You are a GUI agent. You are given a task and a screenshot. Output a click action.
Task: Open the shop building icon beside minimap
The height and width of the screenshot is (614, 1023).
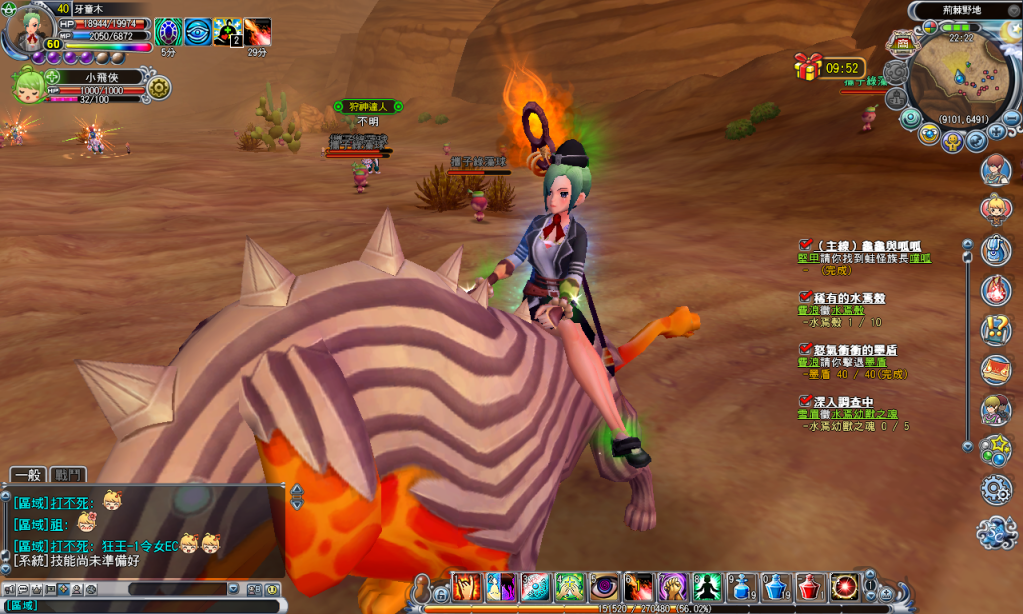coord(902,43)
